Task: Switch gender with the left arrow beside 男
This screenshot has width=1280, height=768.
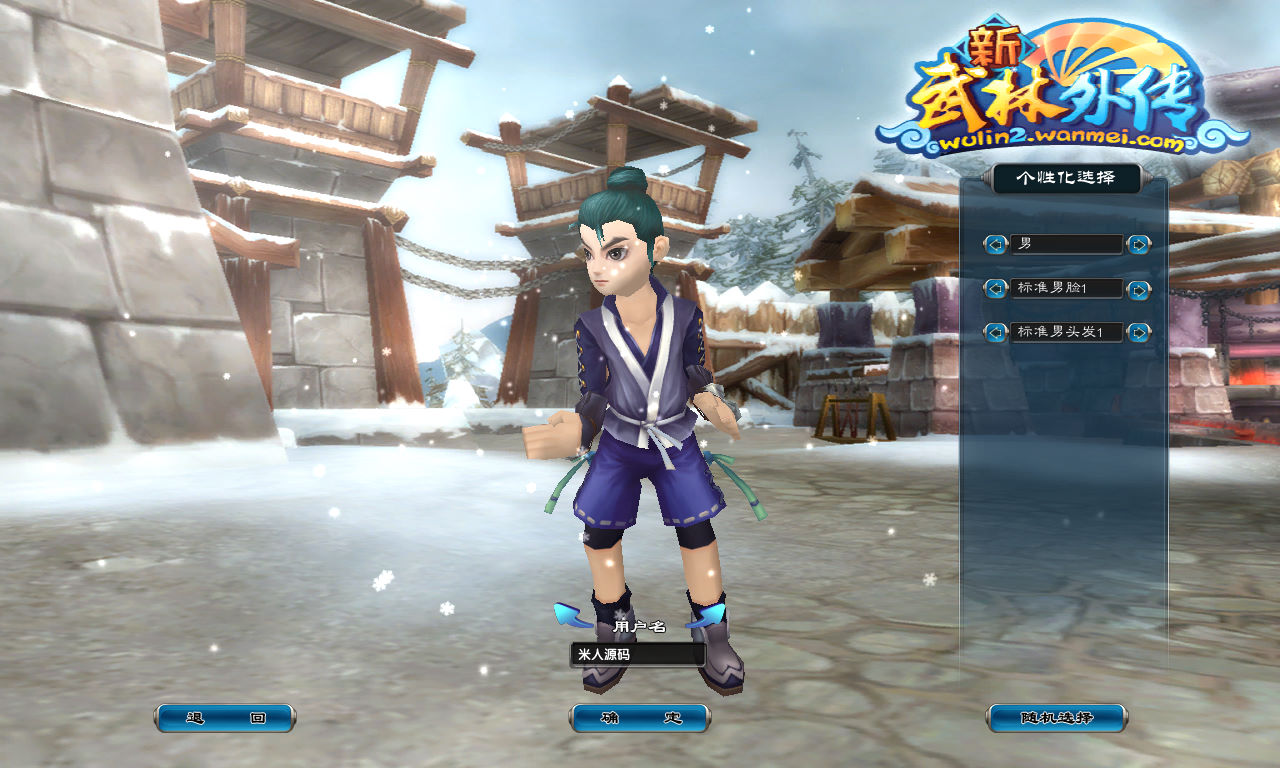Action: [995, 244]
